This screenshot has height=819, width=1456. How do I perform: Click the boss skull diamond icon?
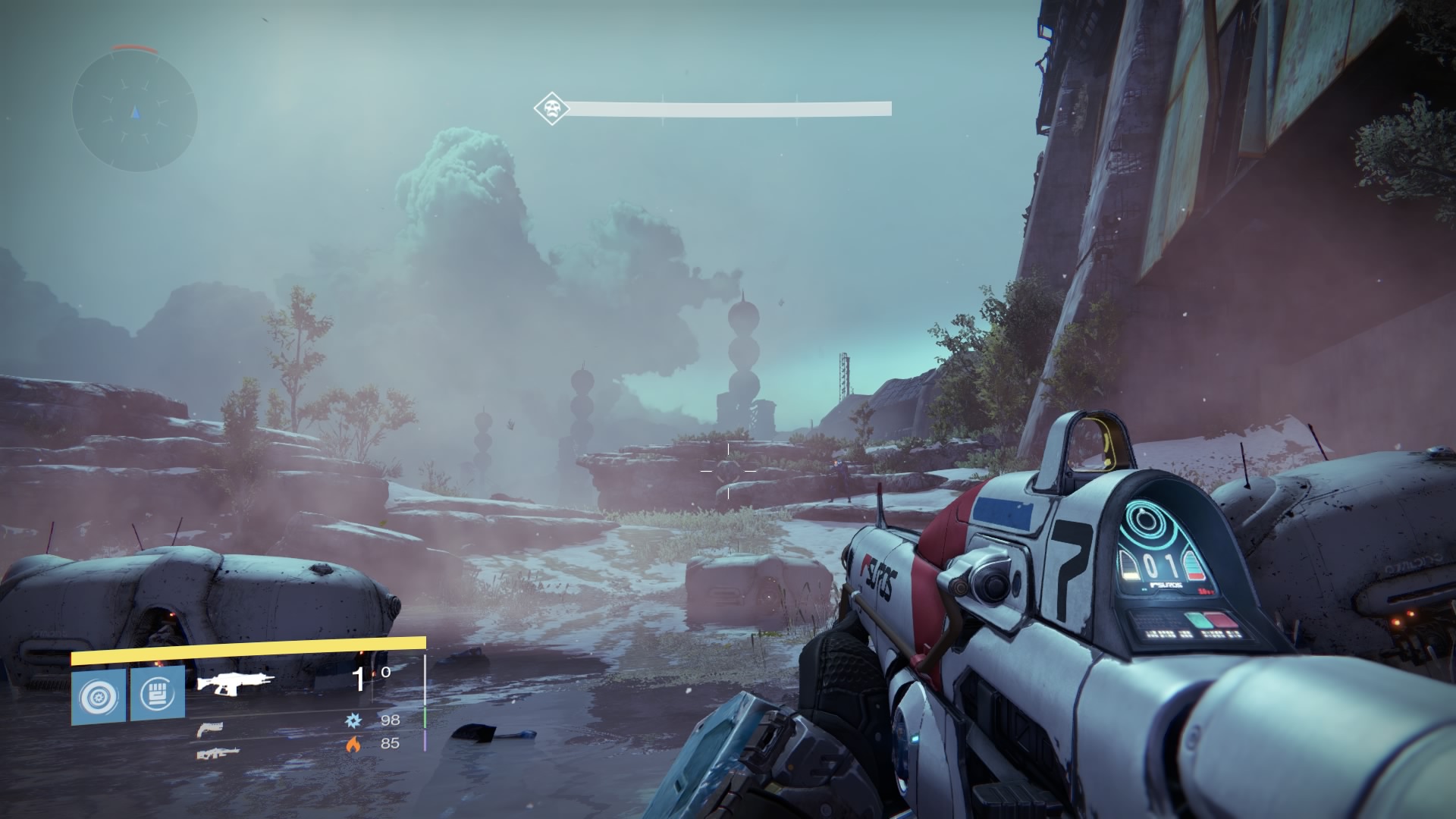click(551, 109)
